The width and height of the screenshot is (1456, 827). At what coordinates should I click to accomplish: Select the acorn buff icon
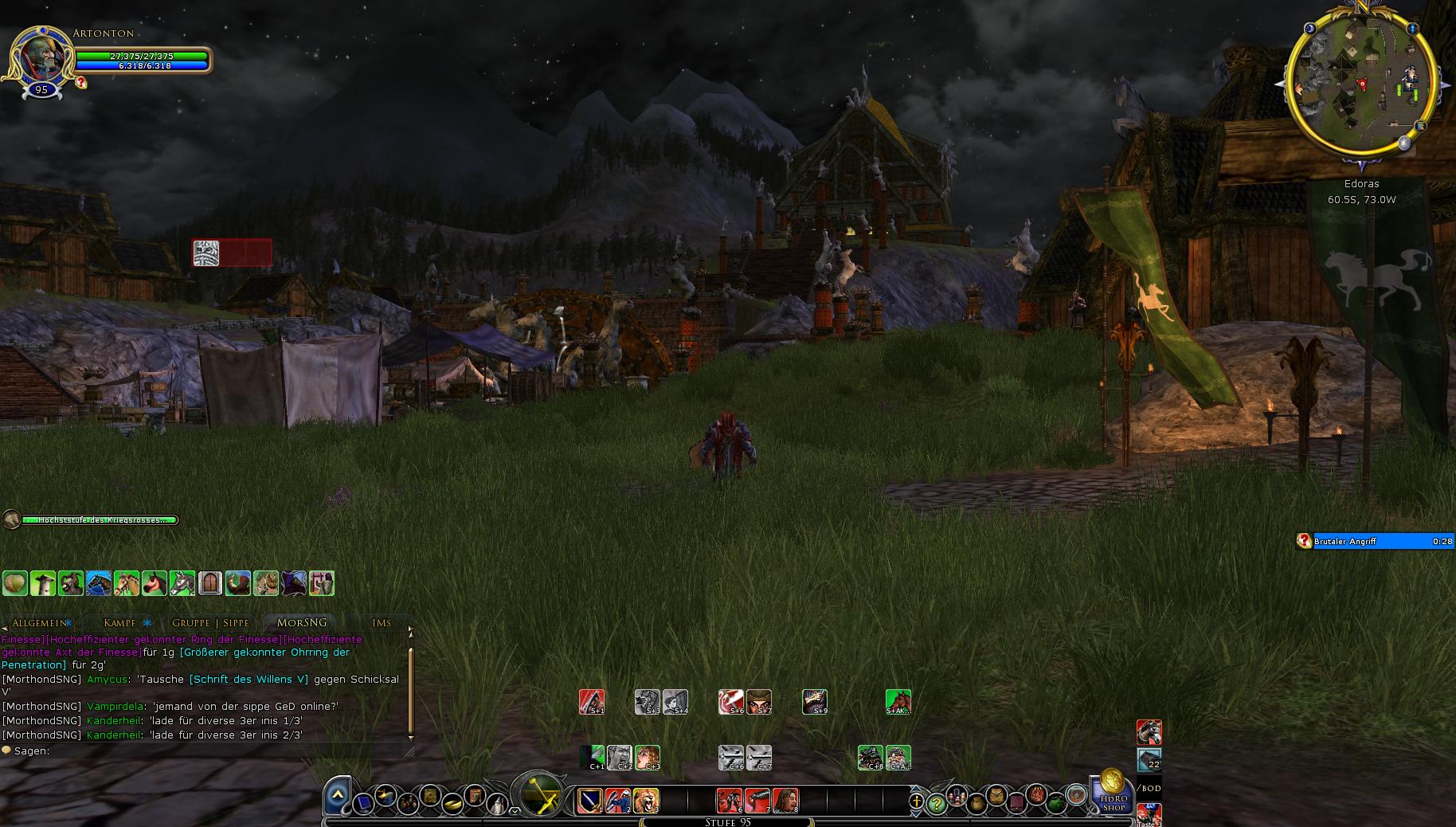15,583
